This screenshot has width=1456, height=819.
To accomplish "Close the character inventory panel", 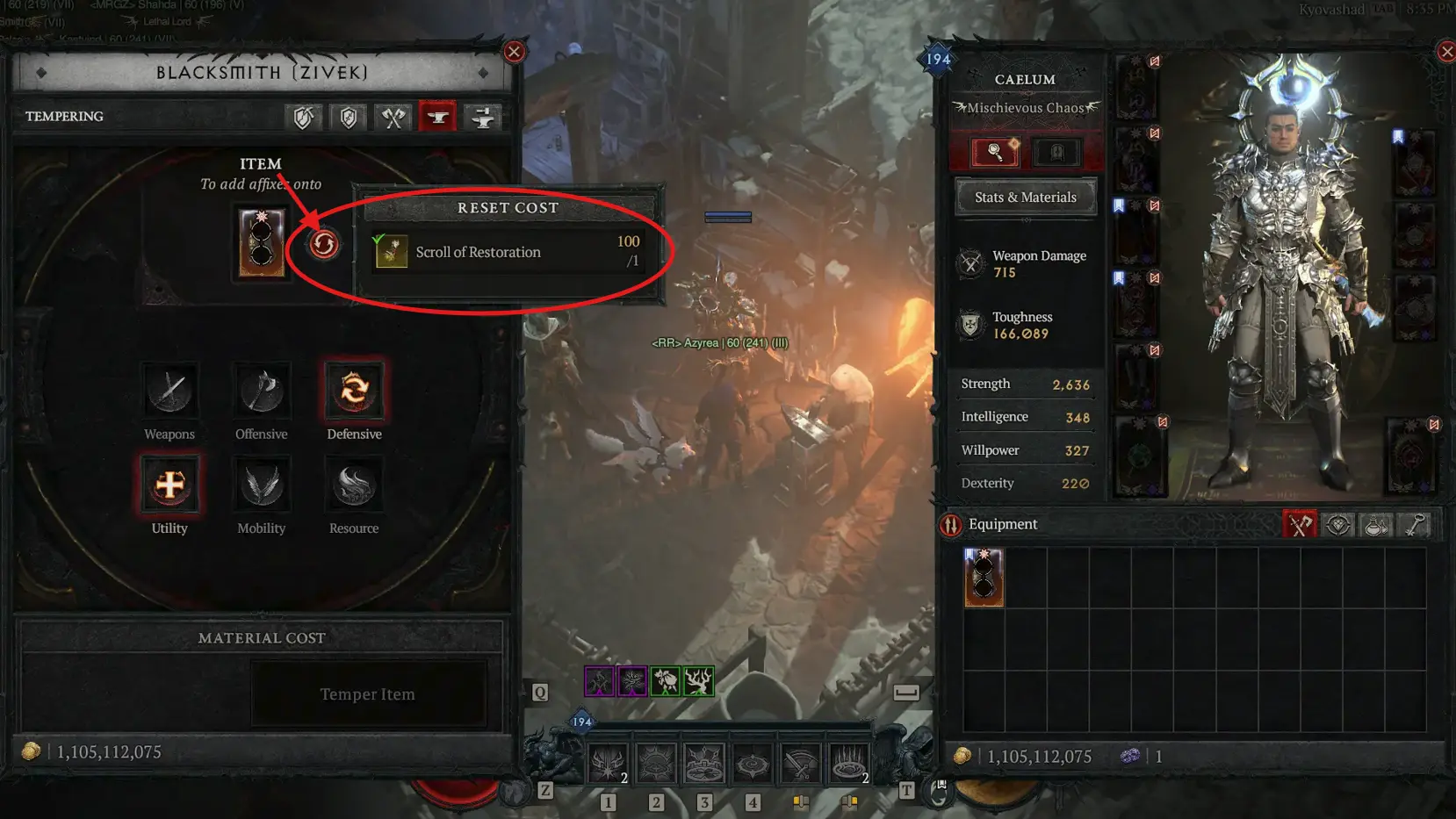I will [1446, 52].
